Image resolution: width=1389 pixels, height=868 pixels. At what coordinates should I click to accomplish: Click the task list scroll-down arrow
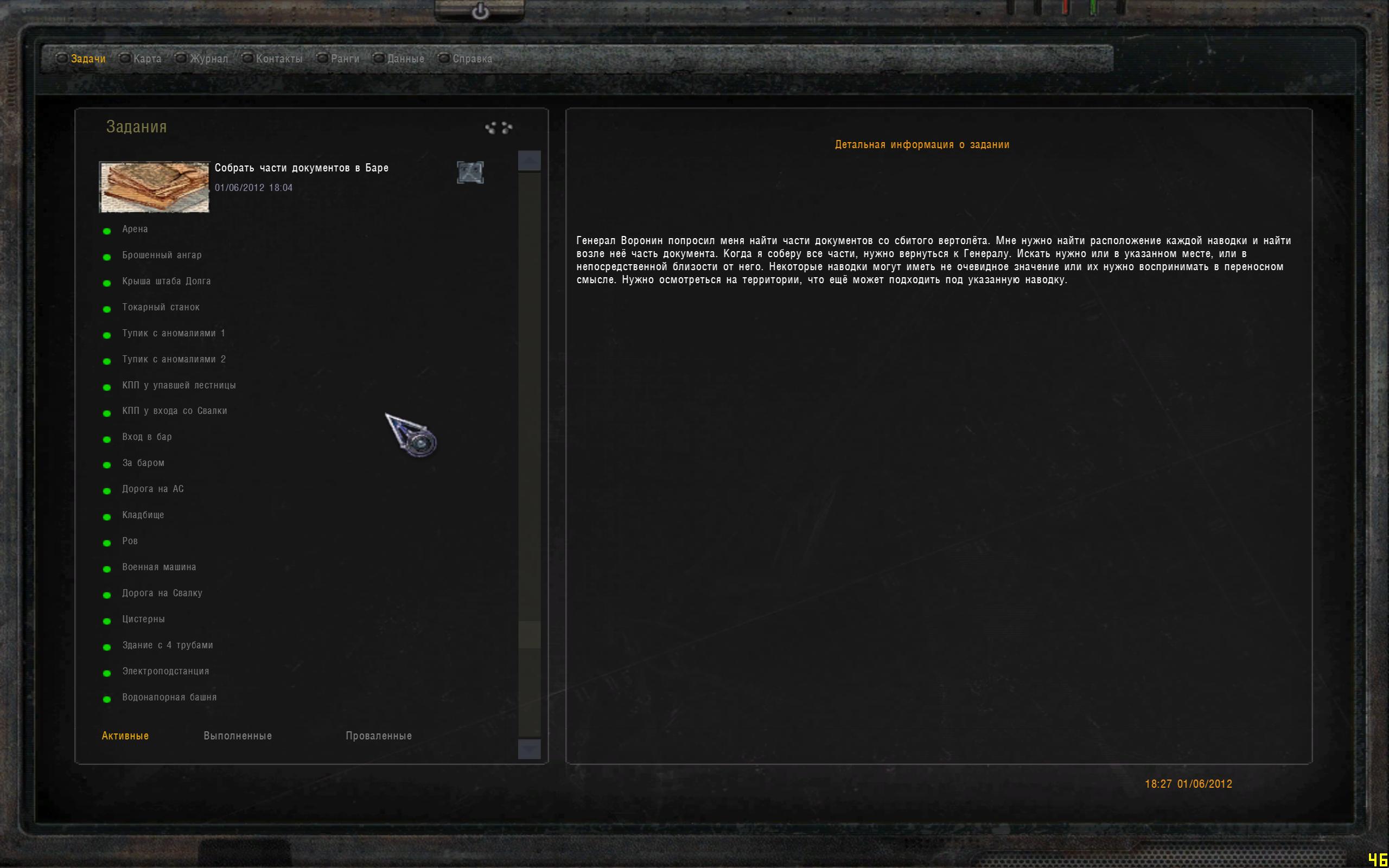pyautogui.click(x=529, y=749)
